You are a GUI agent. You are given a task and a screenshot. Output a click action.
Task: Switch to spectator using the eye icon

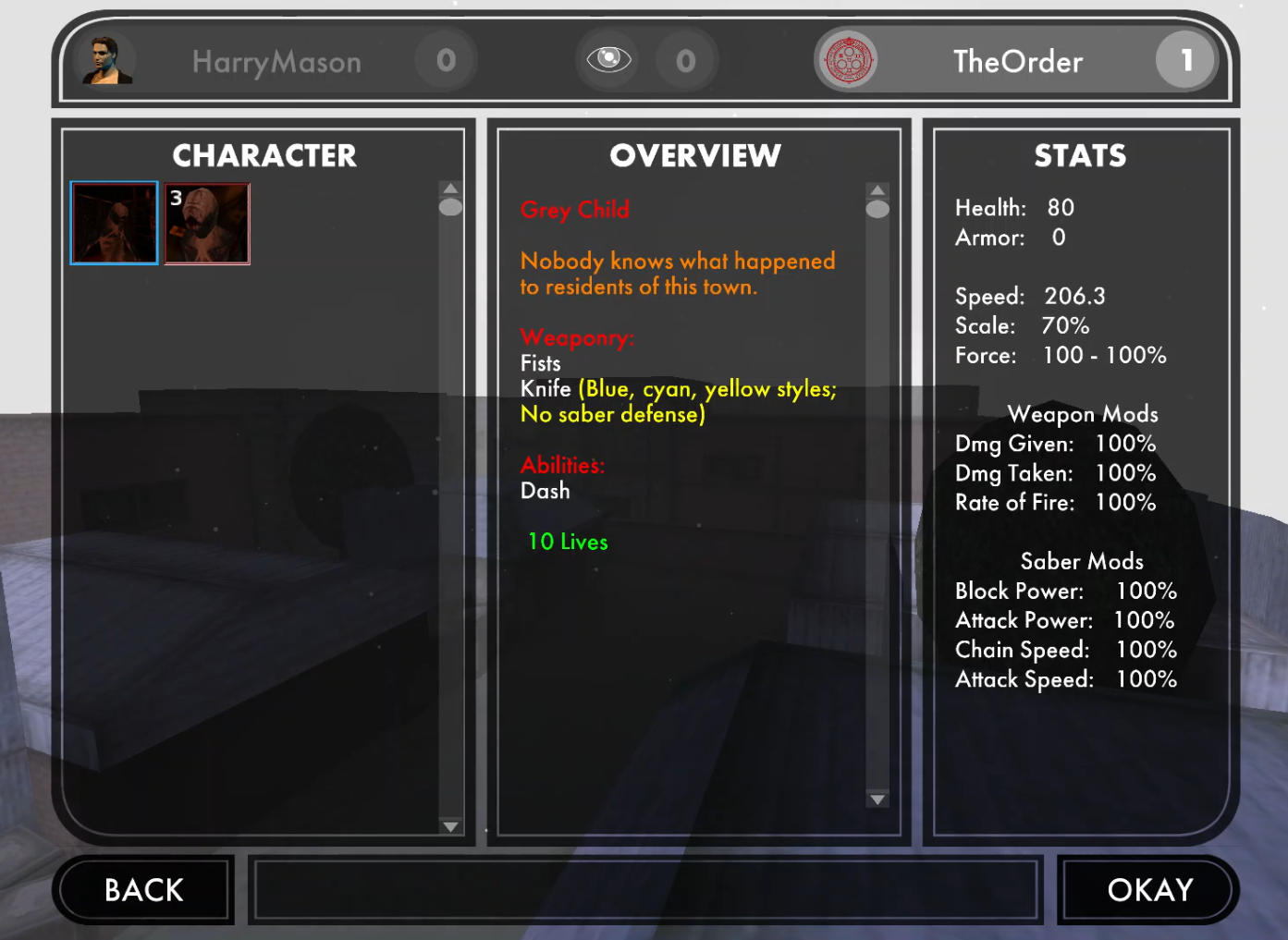608,60
